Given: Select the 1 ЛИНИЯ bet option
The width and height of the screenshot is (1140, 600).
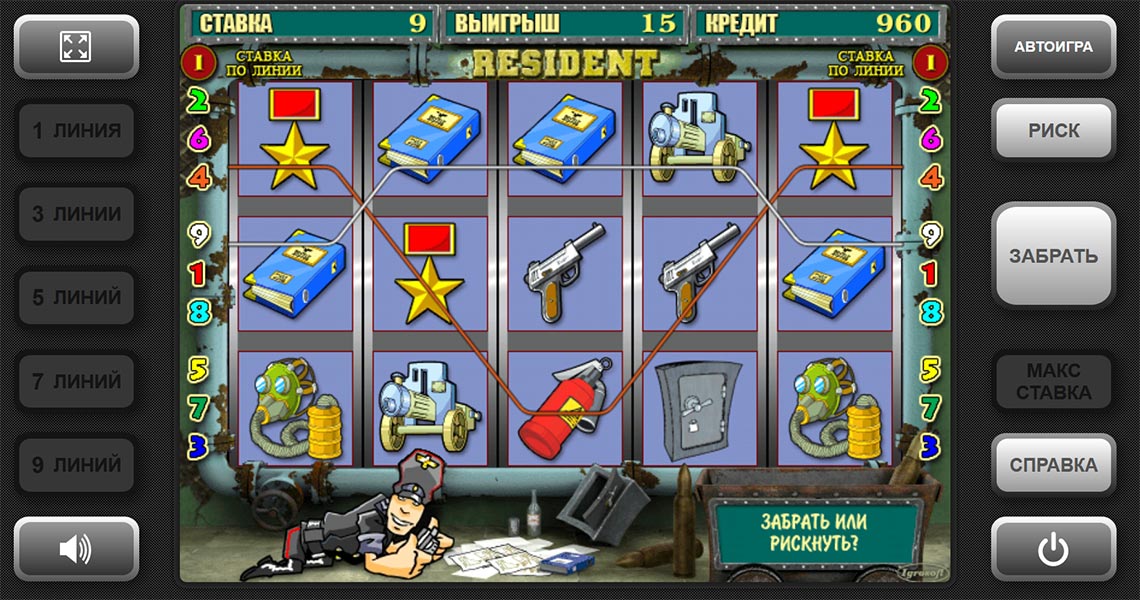Looking at the screenshot, I should point(76,130).
